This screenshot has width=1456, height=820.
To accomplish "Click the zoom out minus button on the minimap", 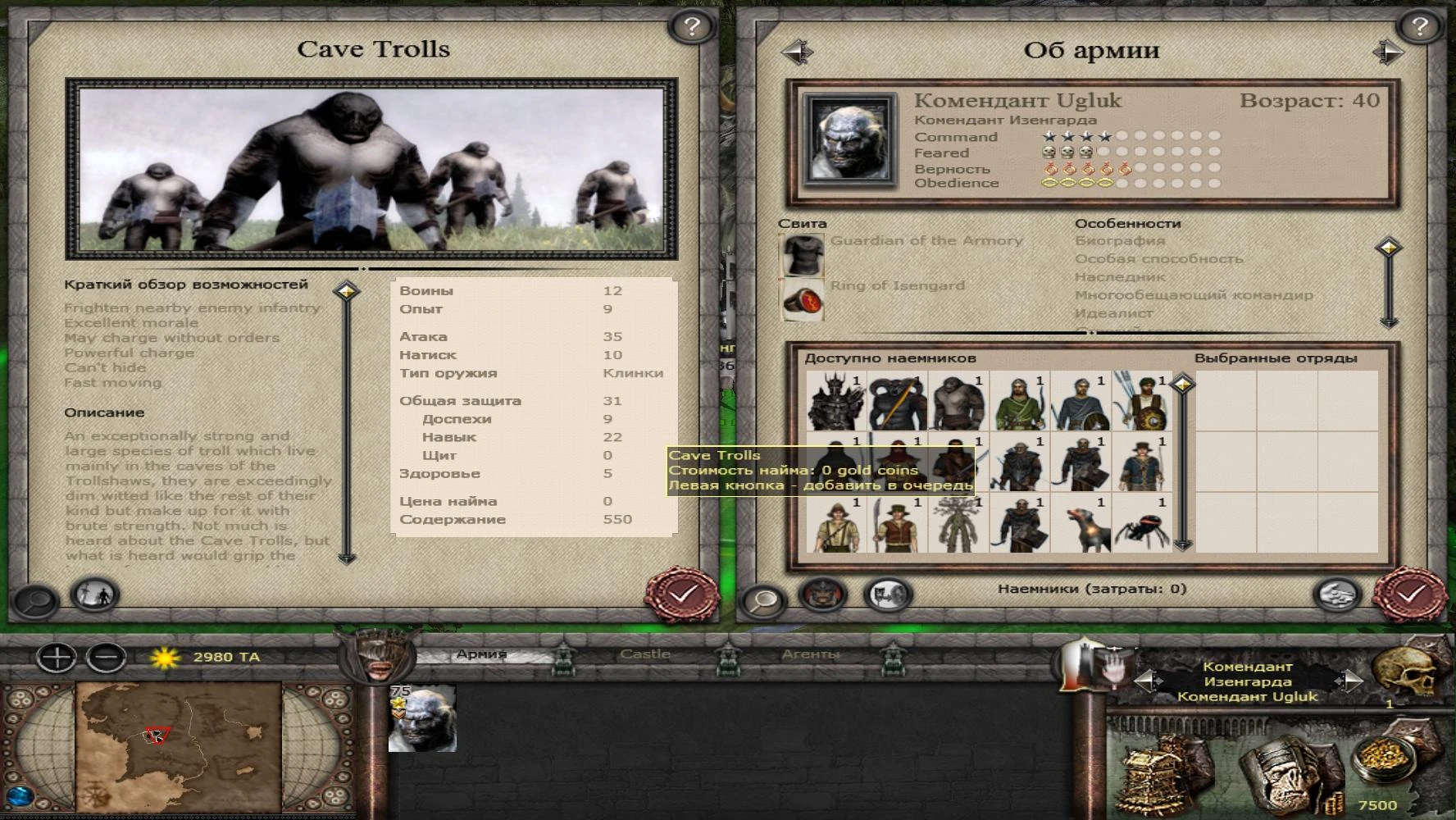I will (102, 656).
